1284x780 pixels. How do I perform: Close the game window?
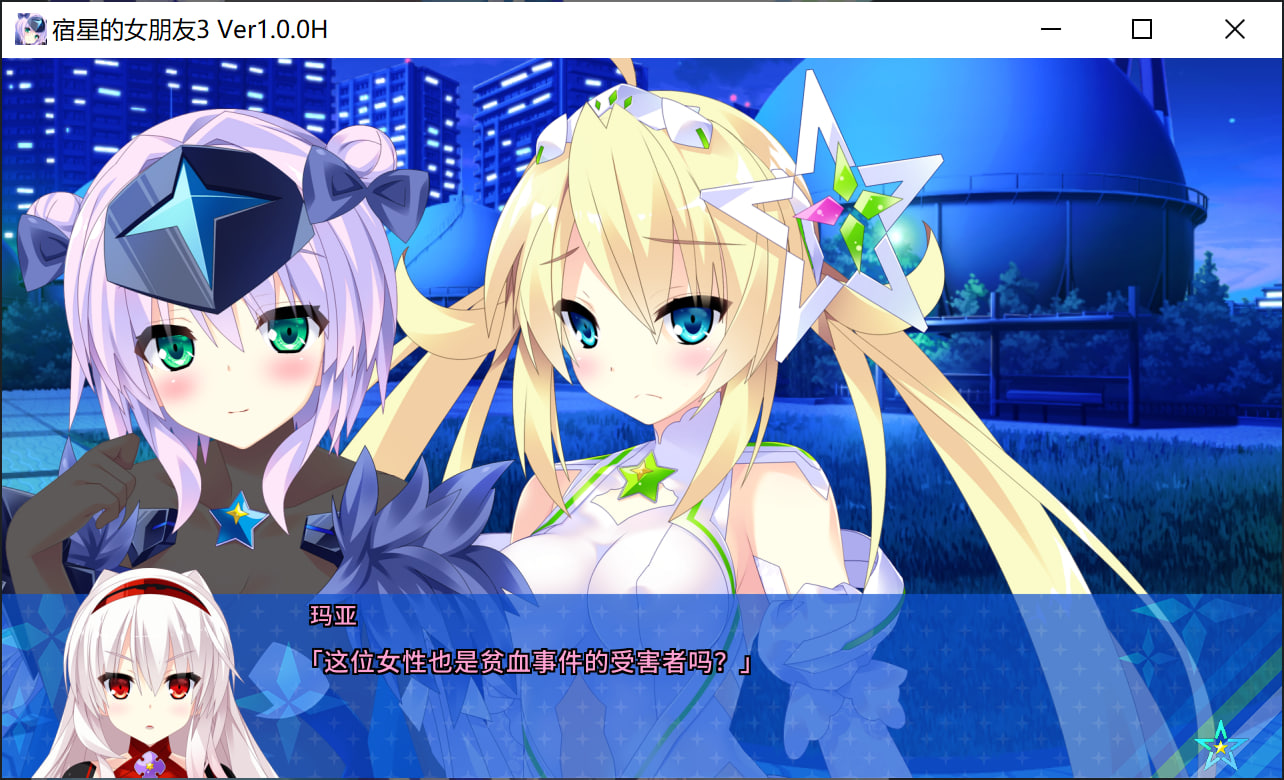pyautogui.click(x=1234, y=29)
